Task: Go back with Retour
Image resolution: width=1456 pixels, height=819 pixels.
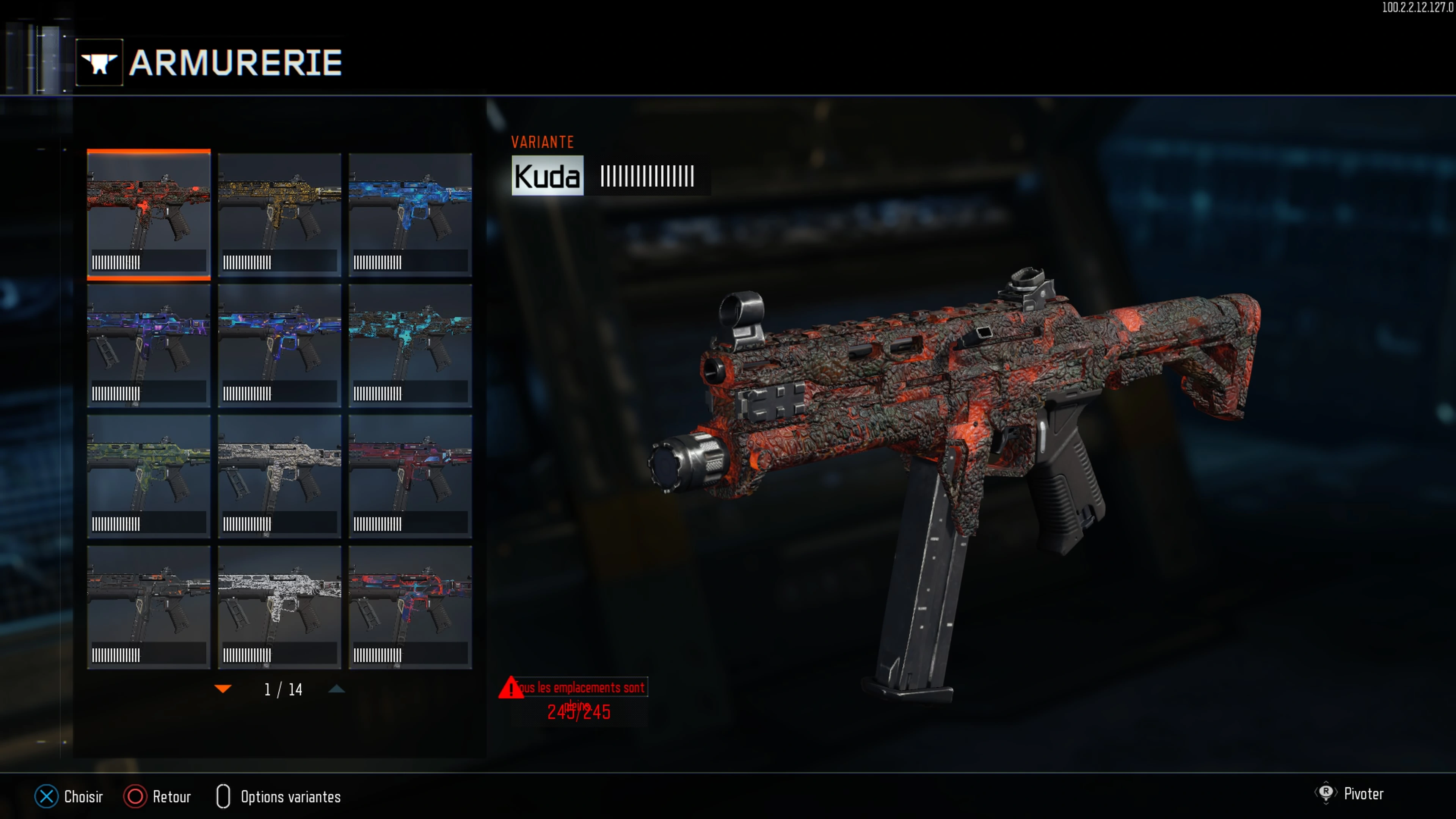Action: click(x=158, y=796)
